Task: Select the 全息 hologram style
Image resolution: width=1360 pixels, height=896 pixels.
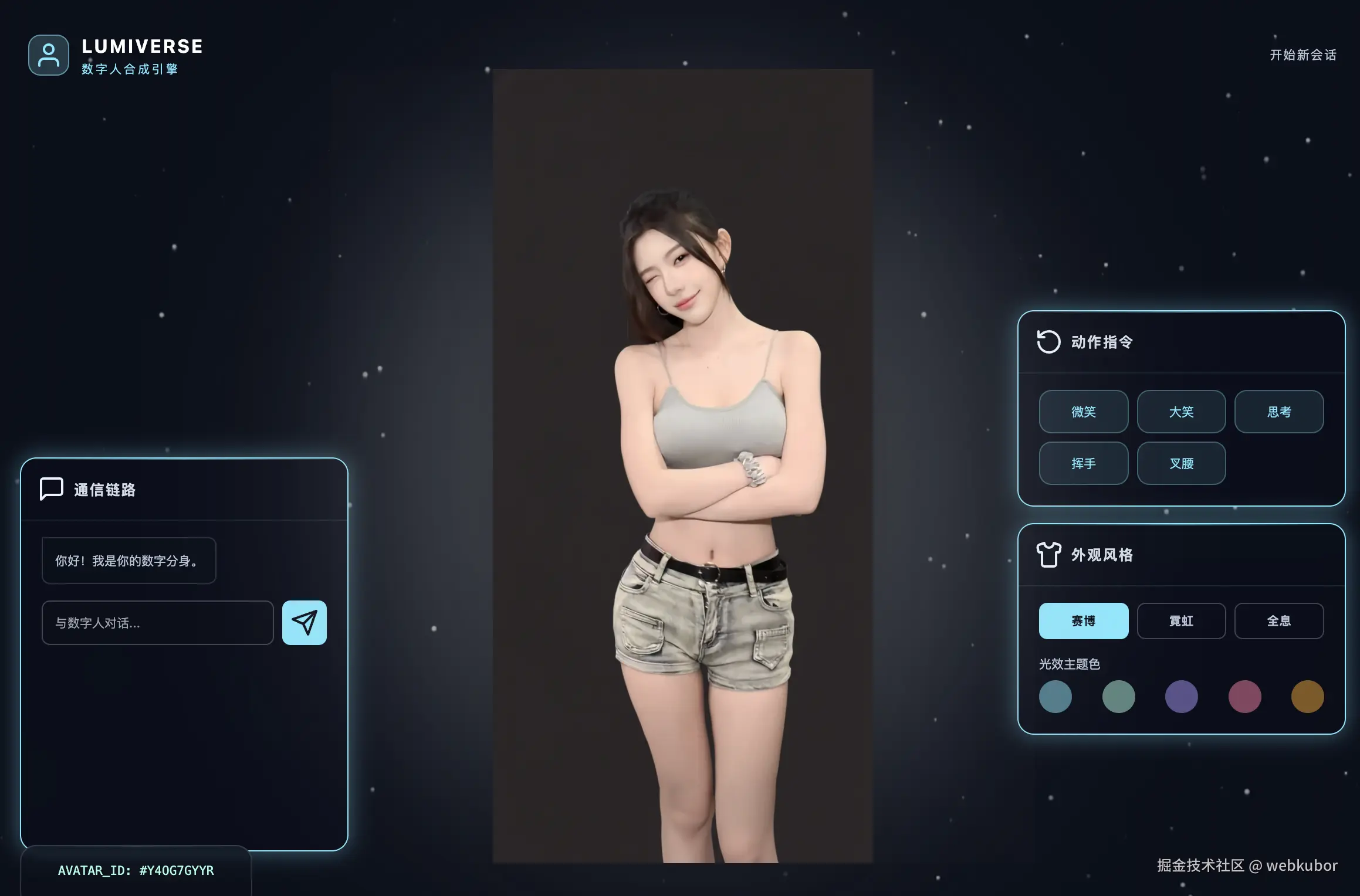Action: 1278,621
